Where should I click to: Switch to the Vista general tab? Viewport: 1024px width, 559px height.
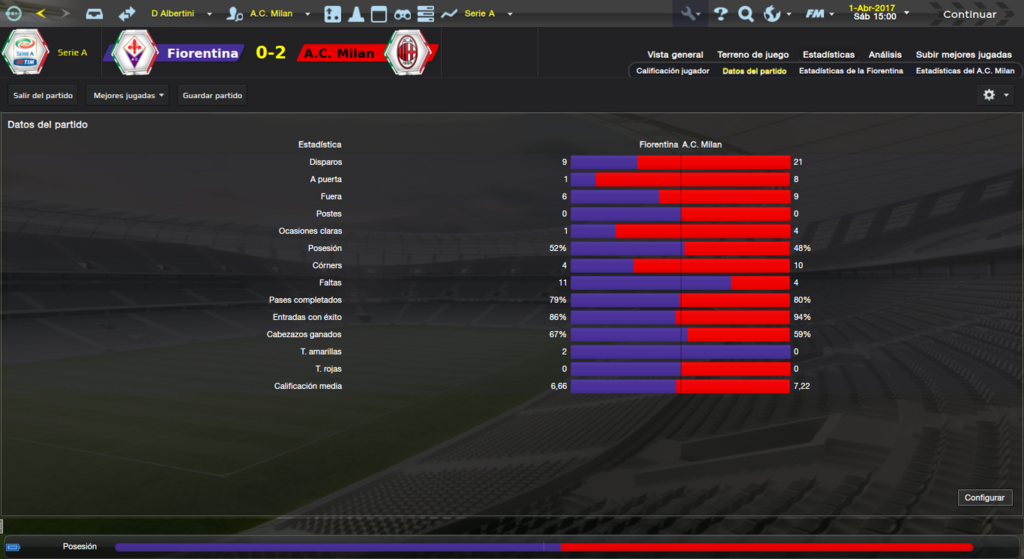675,55
